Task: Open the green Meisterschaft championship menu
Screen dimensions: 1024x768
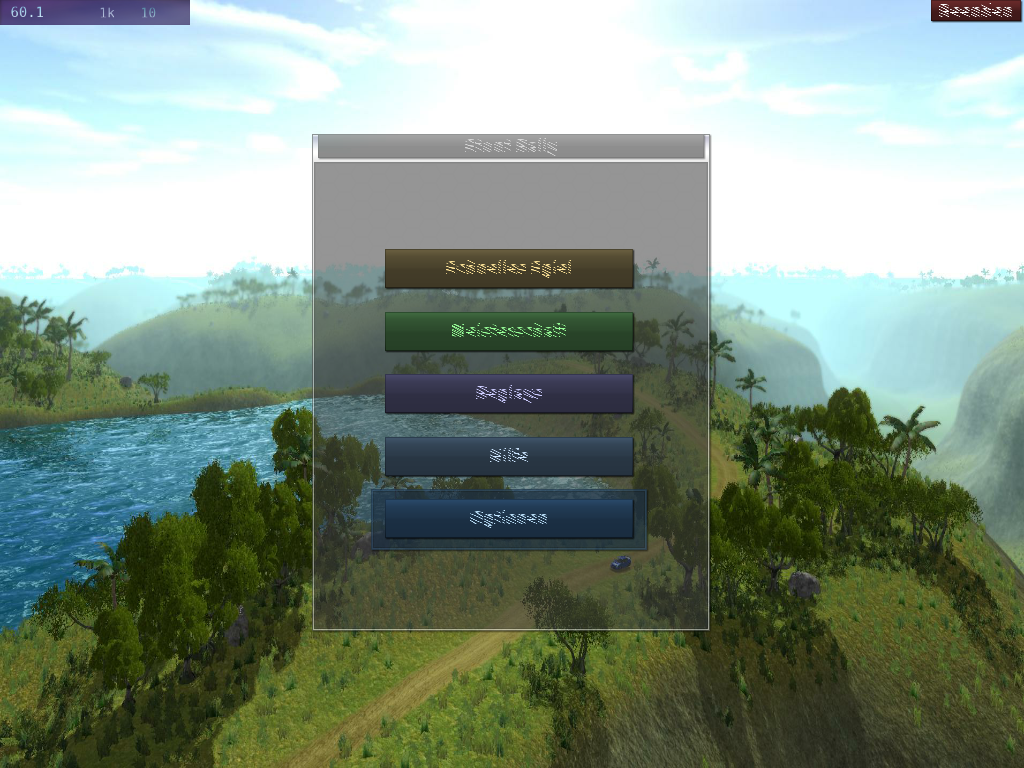Action: tap(509, 331)
